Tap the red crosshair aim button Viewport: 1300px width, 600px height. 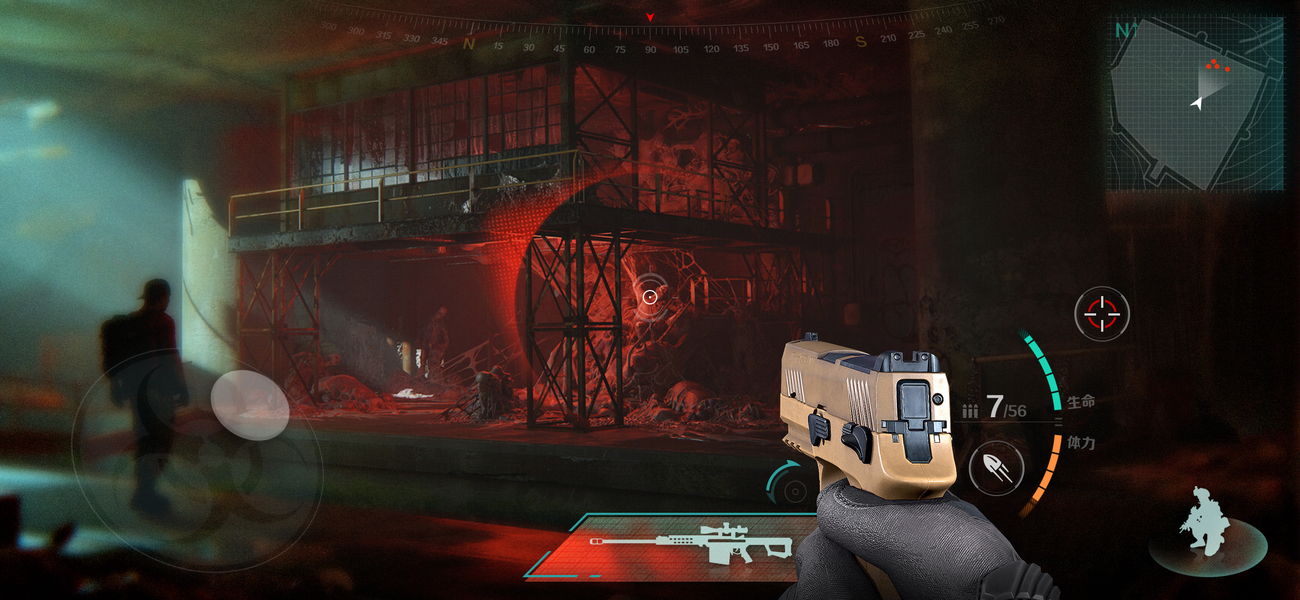(1102, 314)
